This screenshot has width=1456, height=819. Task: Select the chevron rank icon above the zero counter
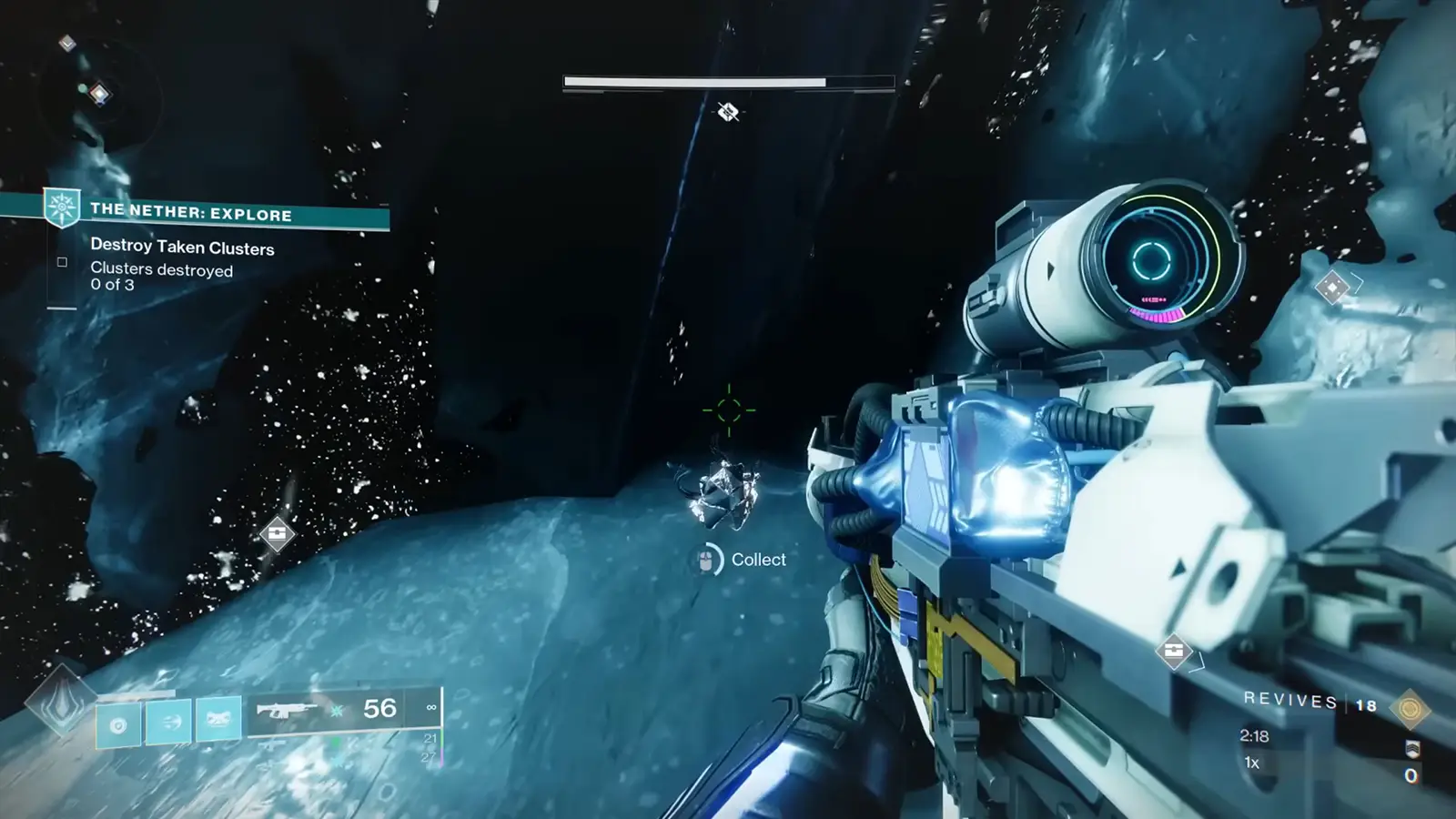click(1413, 749)
